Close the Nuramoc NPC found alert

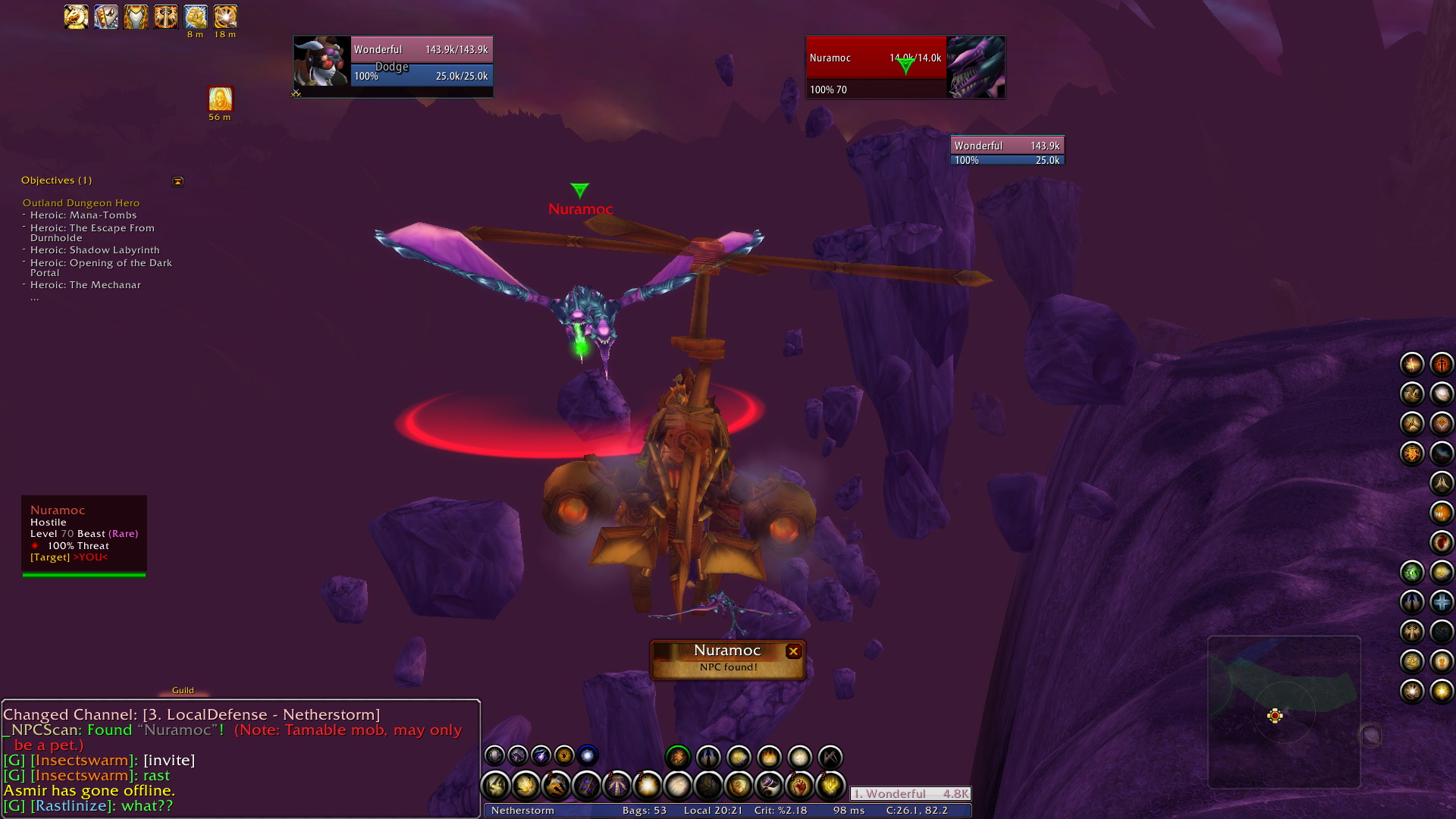point(793,651)
